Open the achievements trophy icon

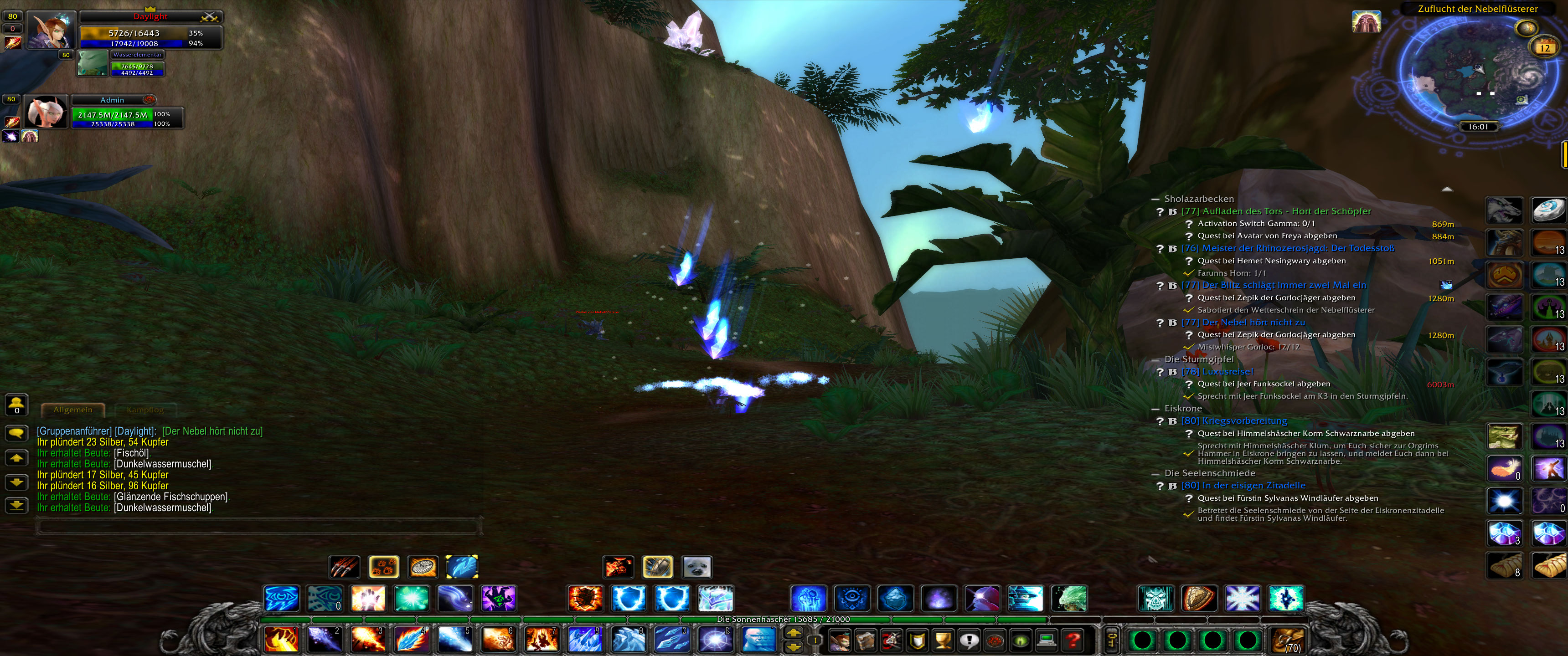click(944, 641)
